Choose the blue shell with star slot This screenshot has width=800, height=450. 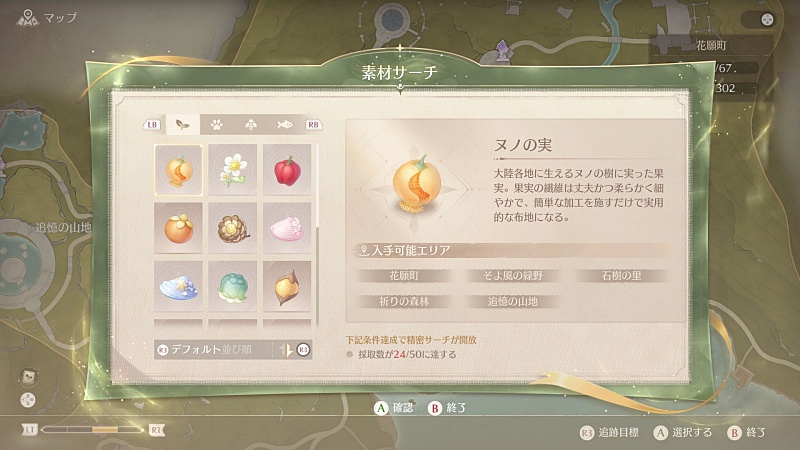coord(178,285)
